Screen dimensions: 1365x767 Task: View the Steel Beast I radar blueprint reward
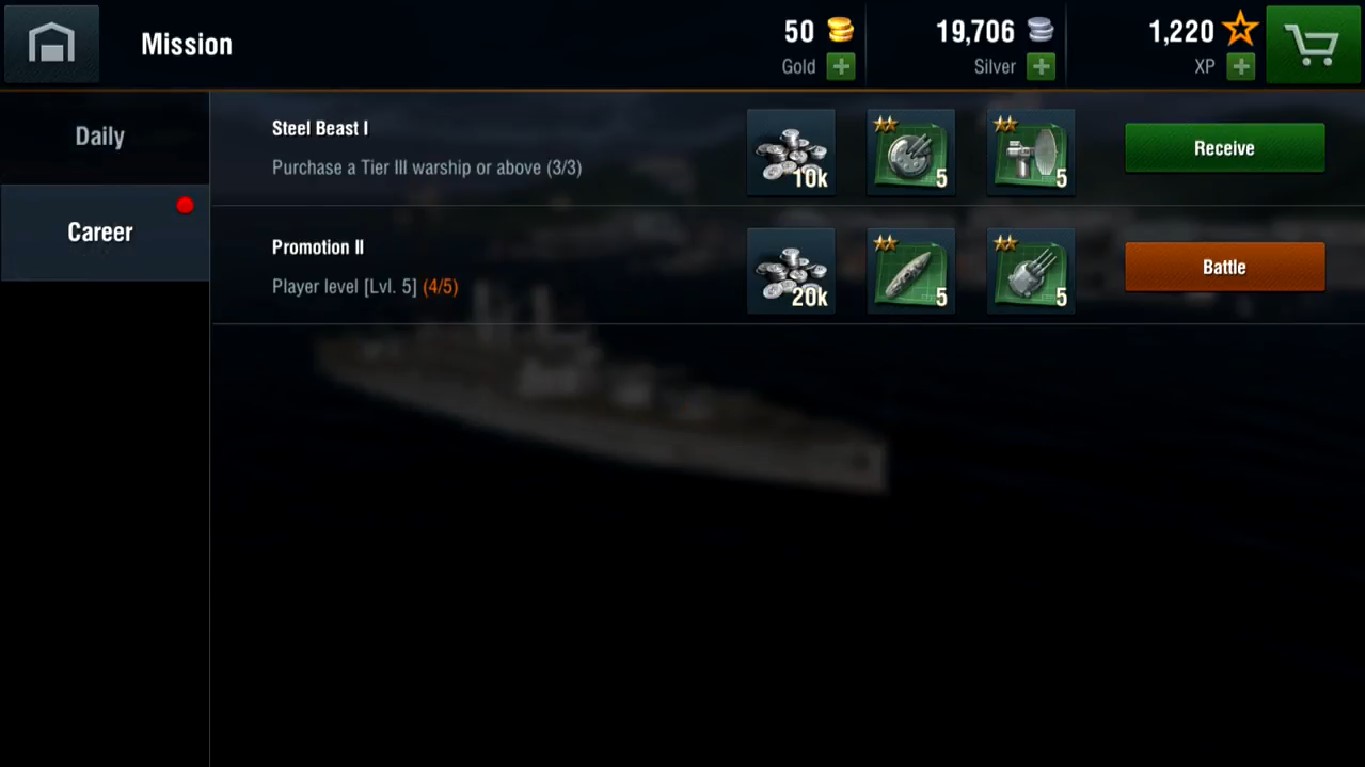(x=1031, y=152)
